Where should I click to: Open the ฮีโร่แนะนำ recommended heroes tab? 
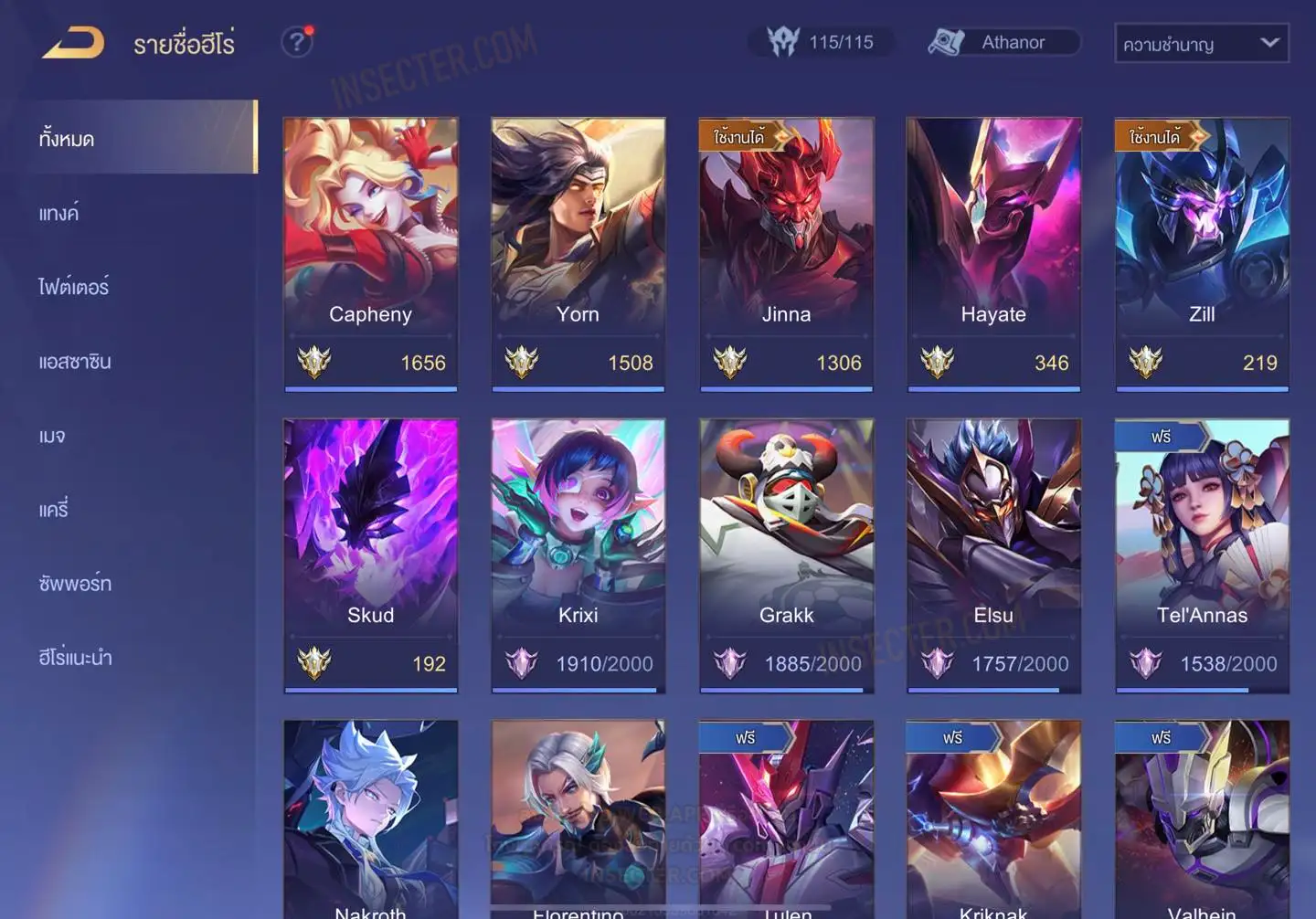point(75,658)
